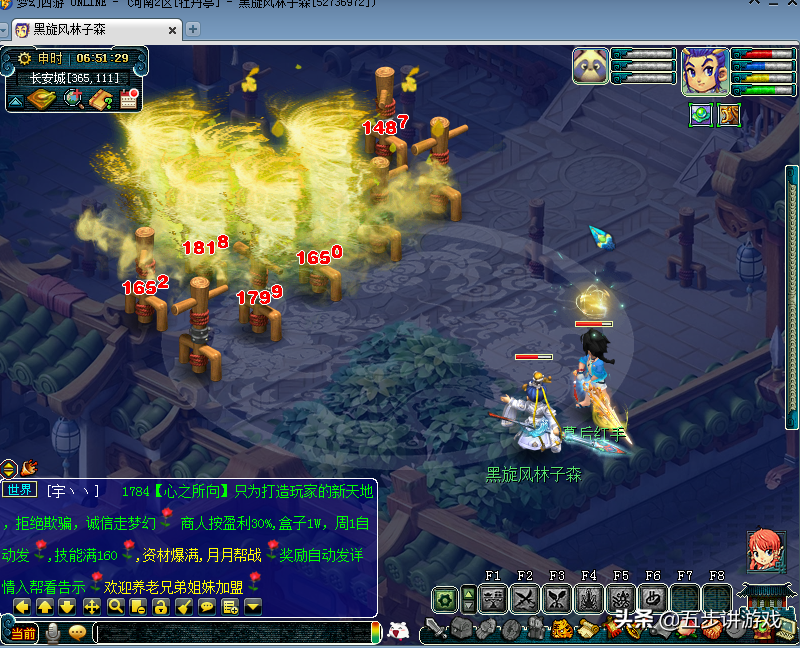
Task: Focus the chat text input field
Action: click(x=230, y=633)
